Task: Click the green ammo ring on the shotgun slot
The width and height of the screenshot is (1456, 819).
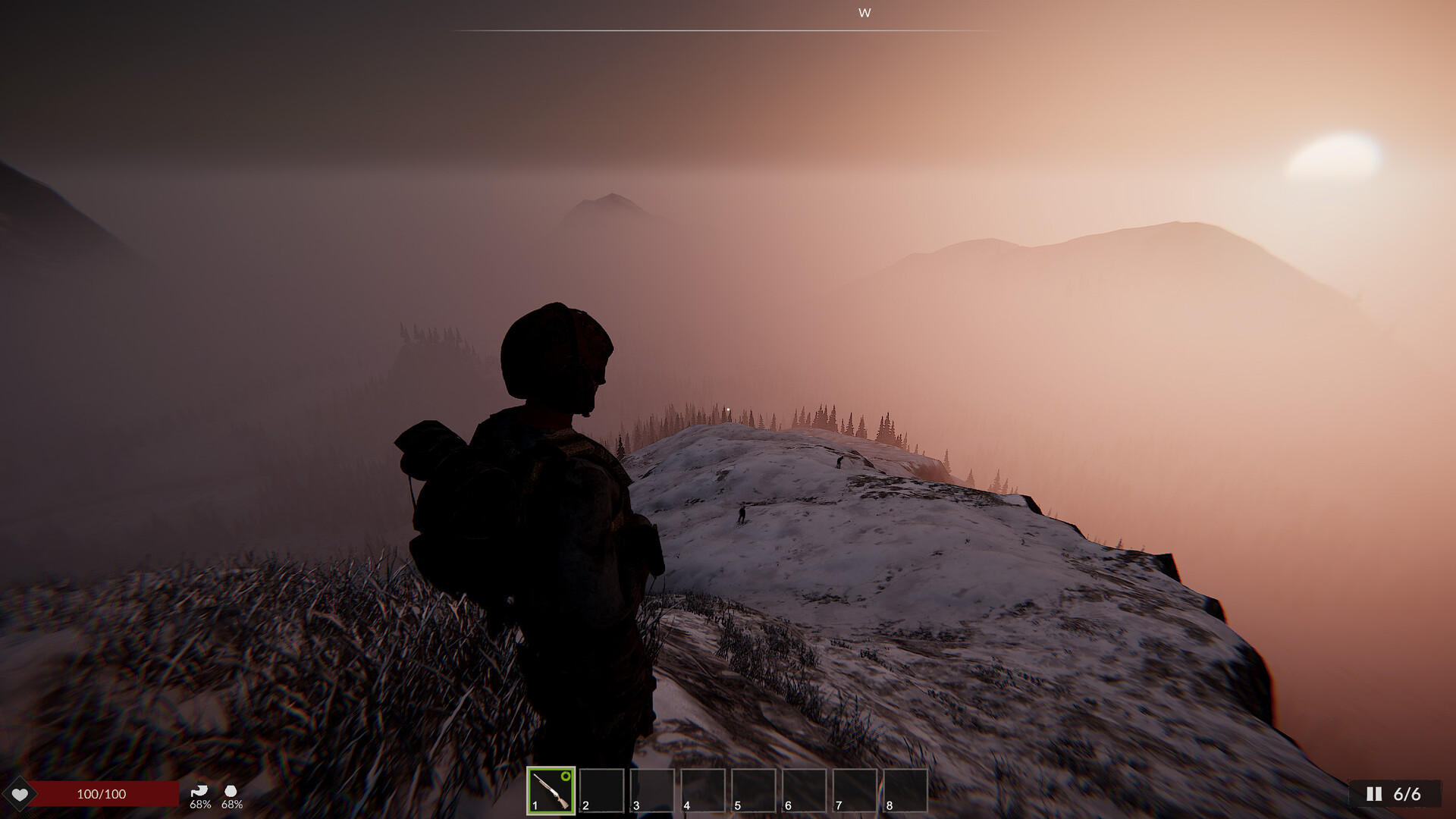Action: pyautogui.click(x=565, y=777)
